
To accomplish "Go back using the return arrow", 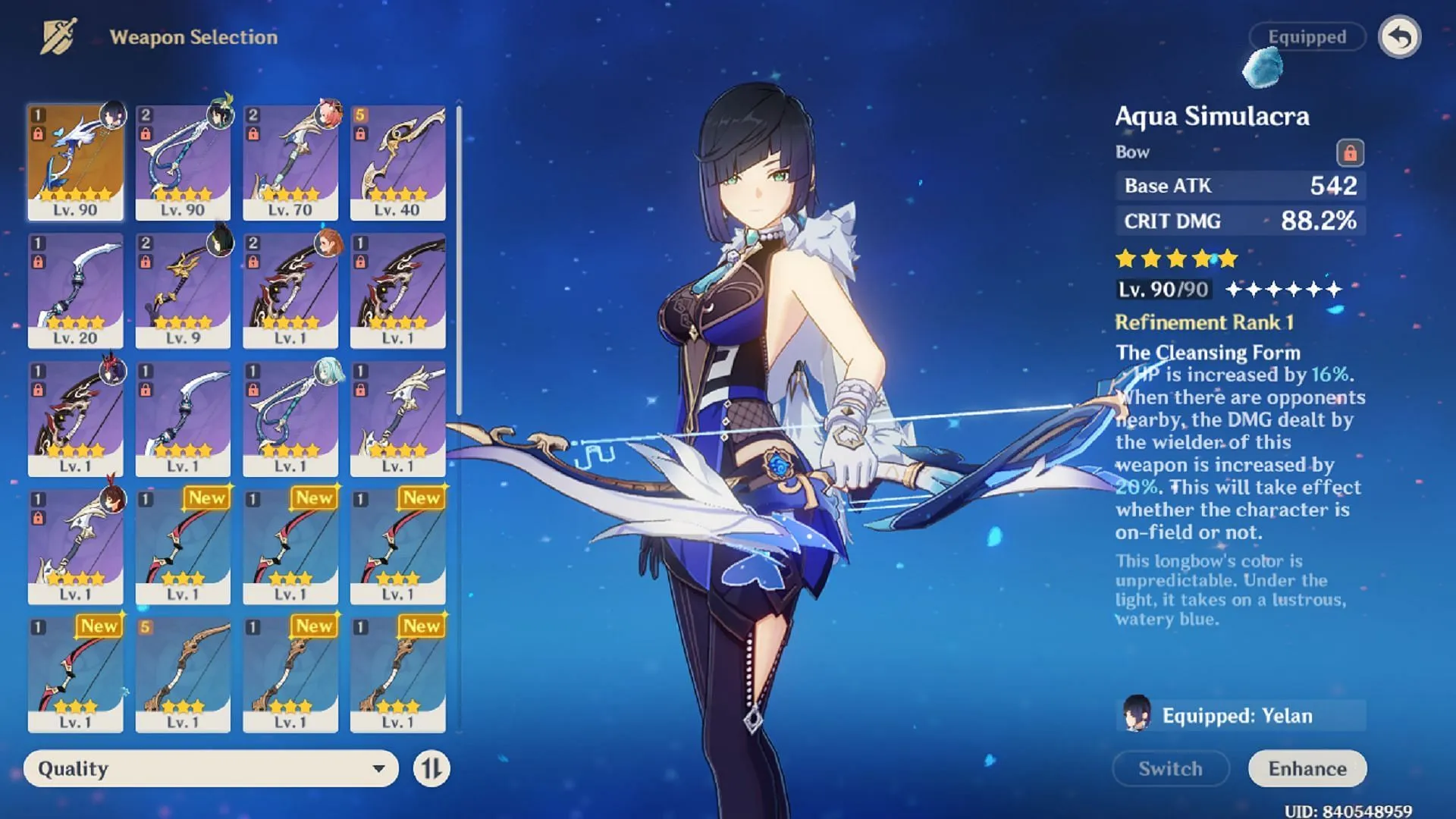I will tap(1399, 37).
